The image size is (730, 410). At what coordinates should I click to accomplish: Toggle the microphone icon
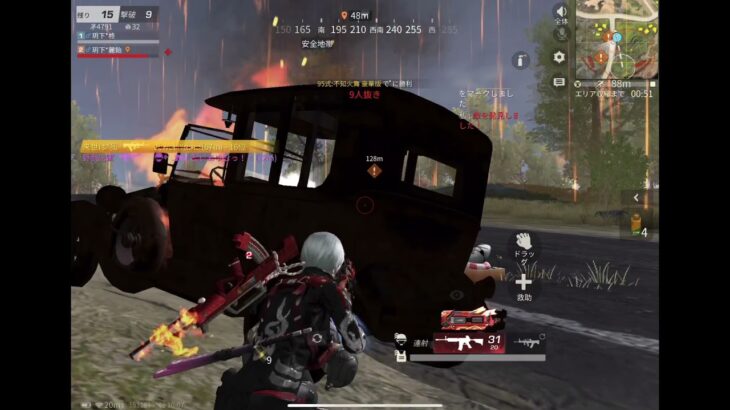(560, 34)
